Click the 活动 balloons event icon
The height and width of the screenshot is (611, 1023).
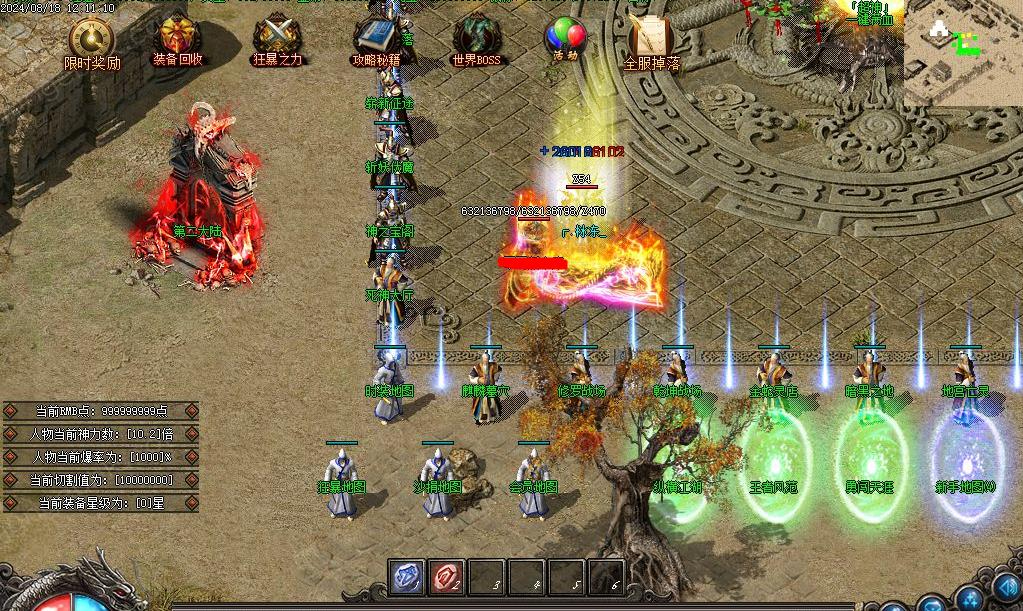(x=565, y=38)
